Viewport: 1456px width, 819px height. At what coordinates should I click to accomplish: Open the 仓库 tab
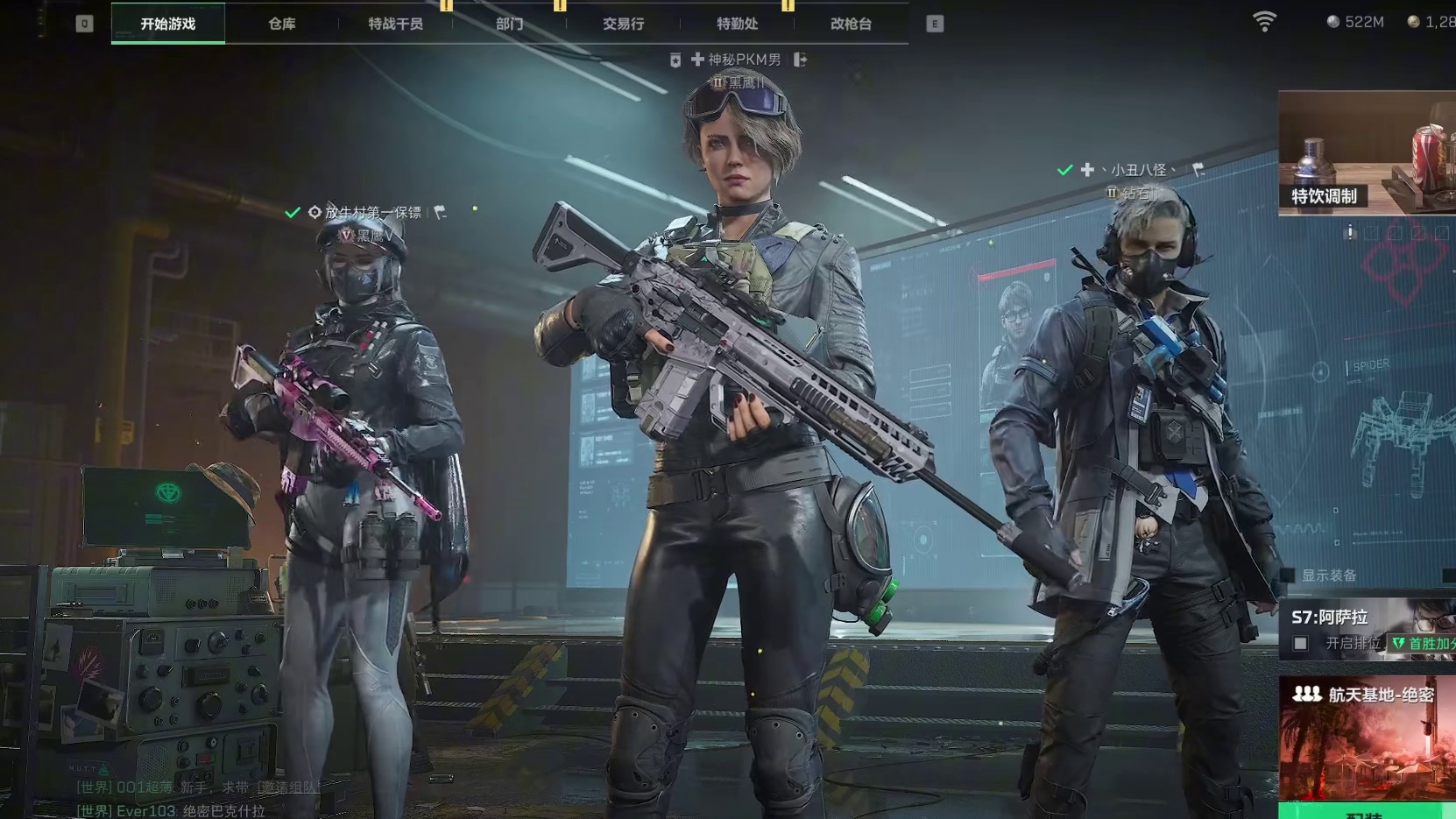pyautogui.click(x=281, y=24)
